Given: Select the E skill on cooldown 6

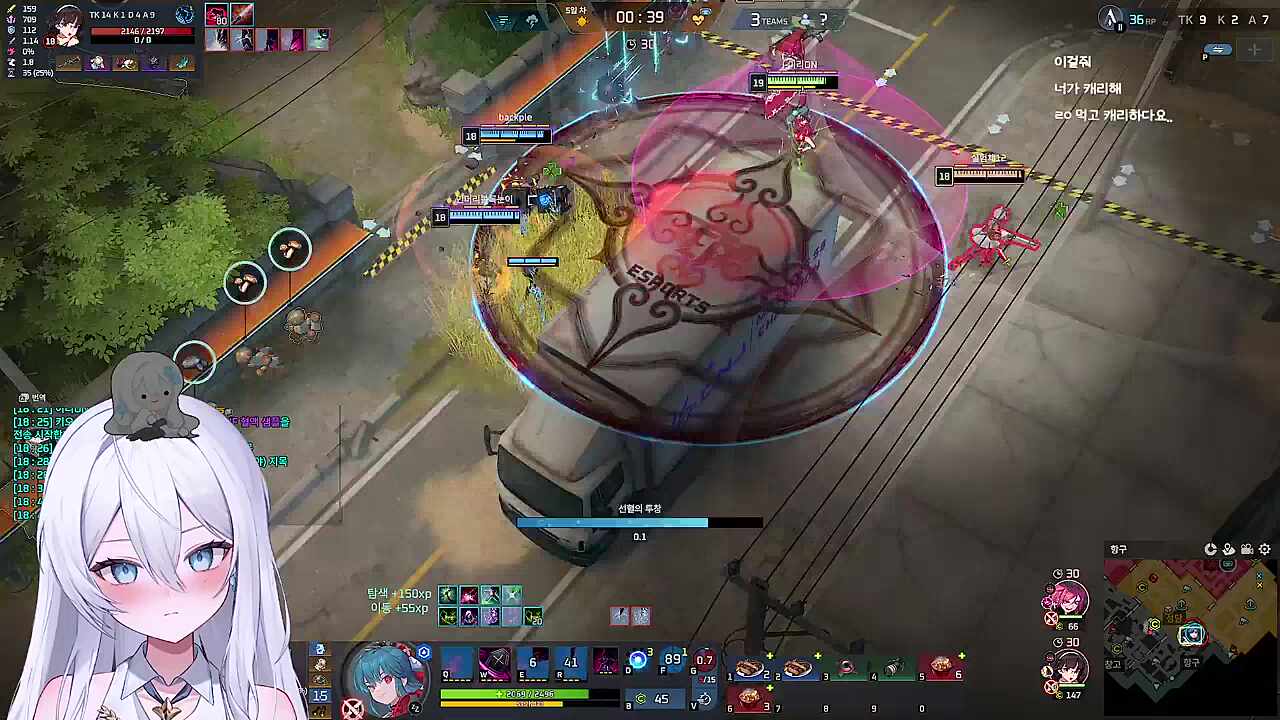Looking at the screenshot, I should pyautogui.click(x=532, y=664).
